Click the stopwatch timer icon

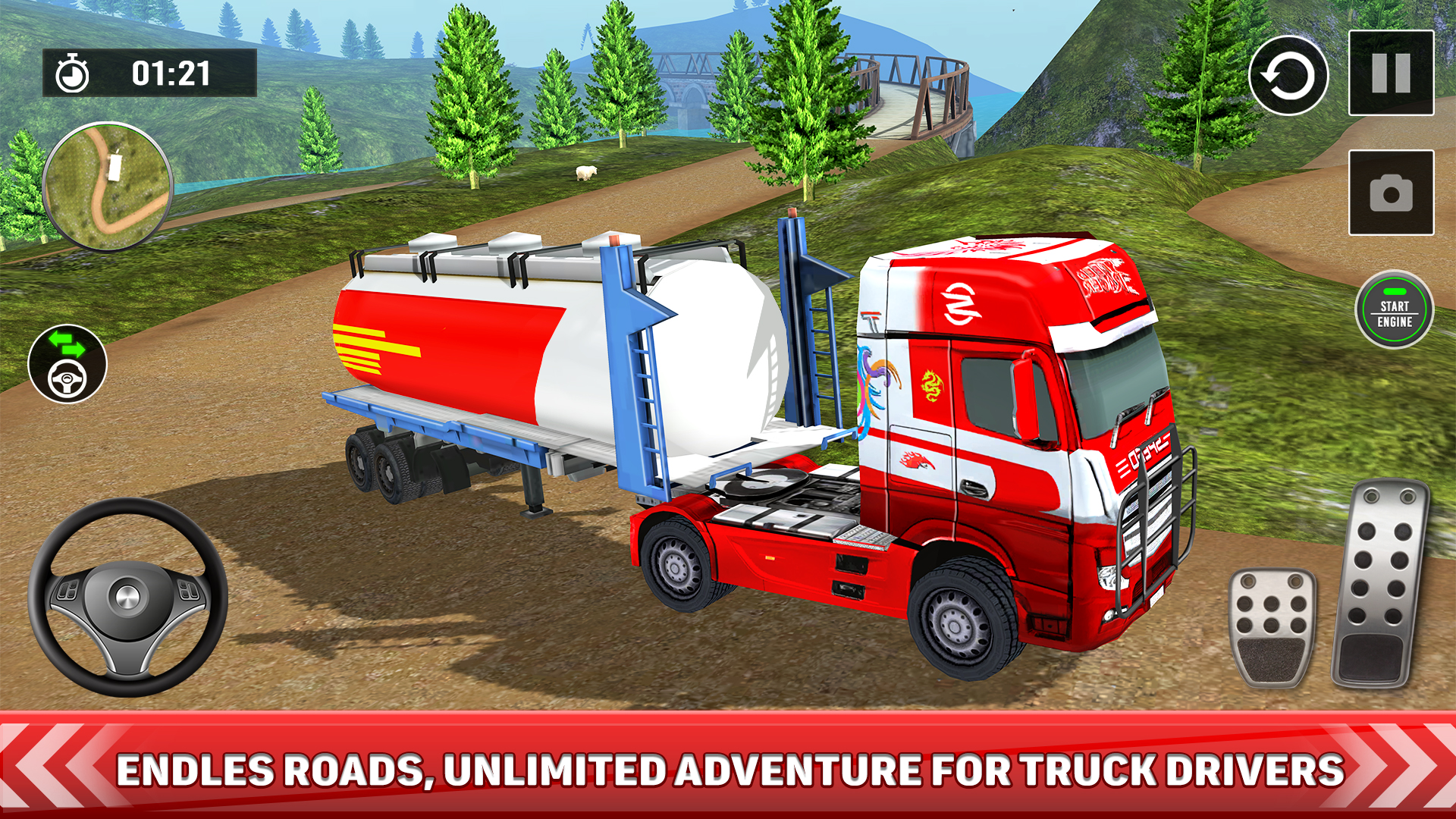coord(72,73)
